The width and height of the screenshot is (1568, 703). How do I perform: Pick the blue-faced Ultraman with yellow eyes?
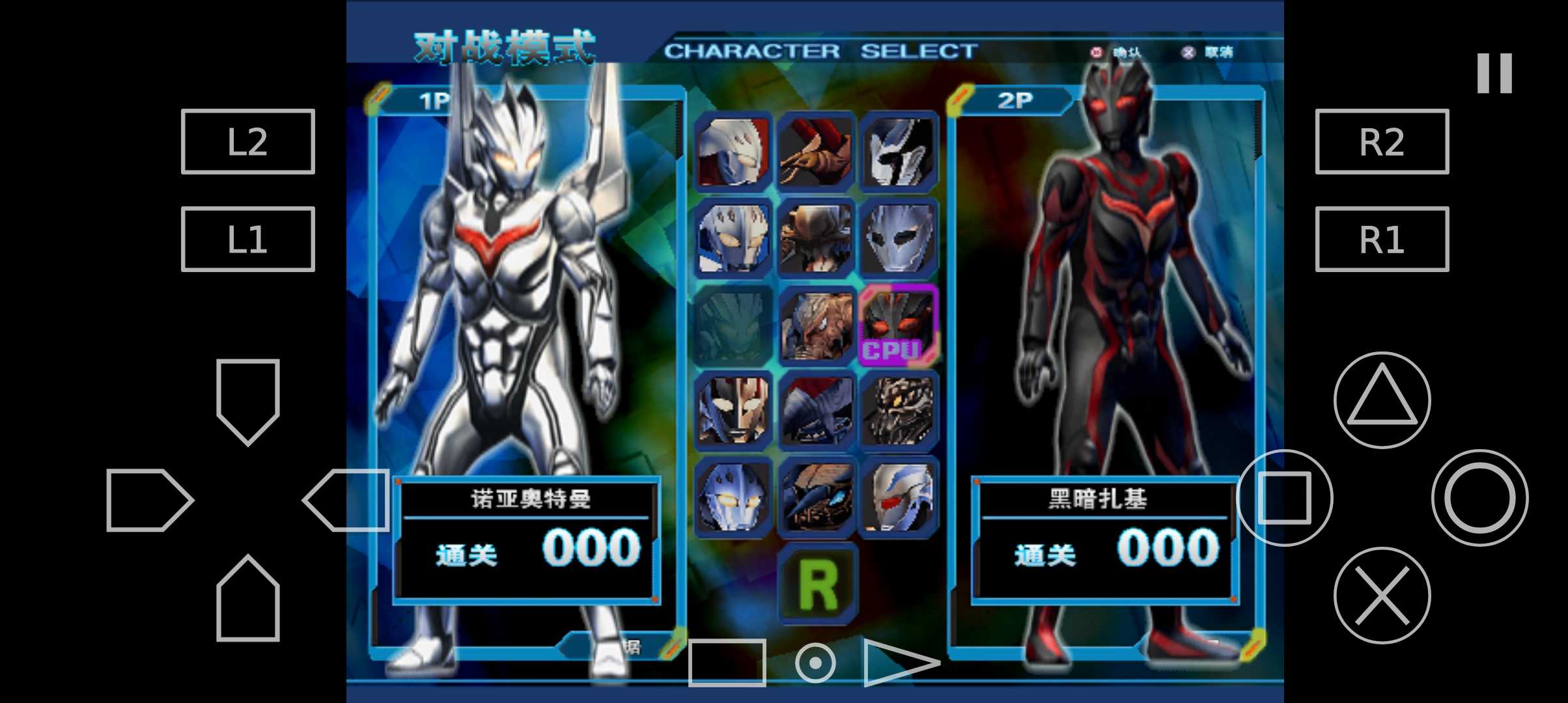(x=734, y=498)
